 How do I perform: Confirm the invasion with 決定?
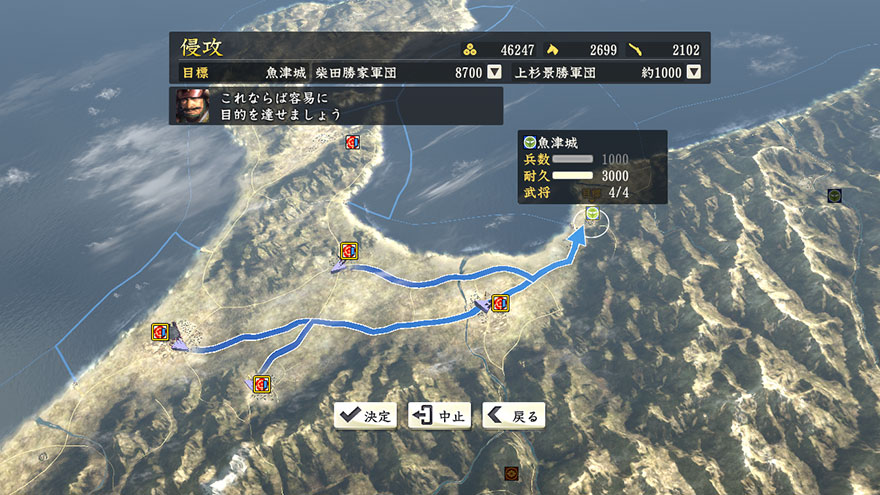(x=366, y=415)
